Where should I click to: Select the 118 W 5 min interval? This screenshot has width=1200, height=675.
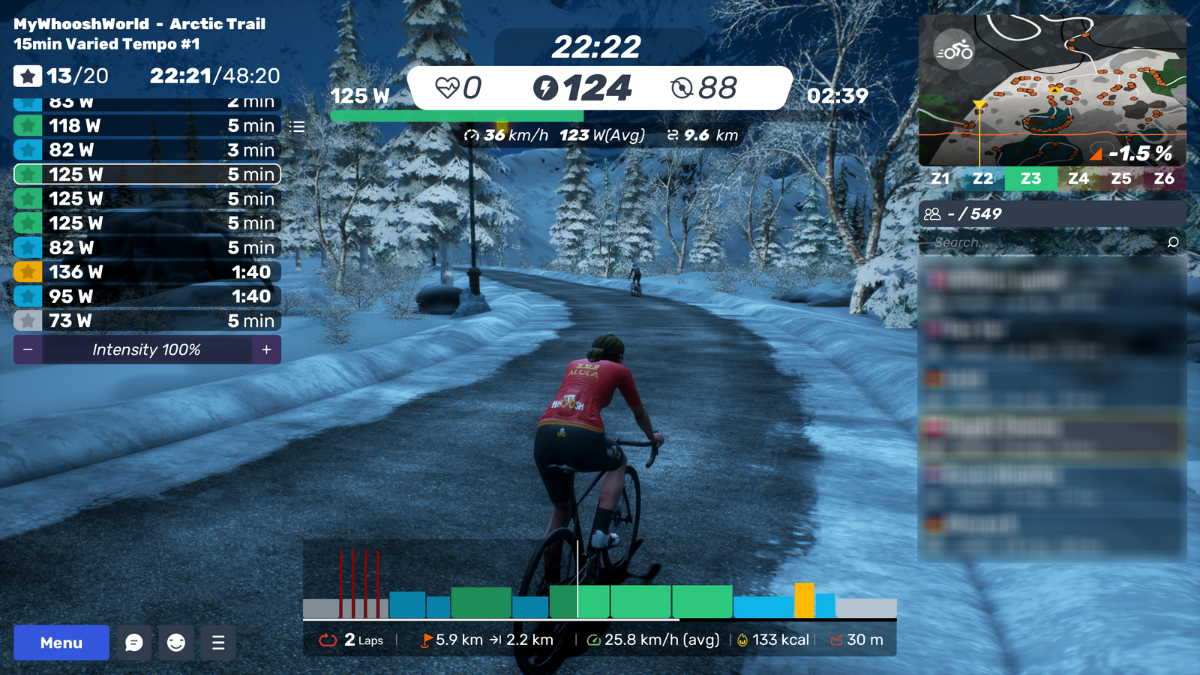coord(147,126)
